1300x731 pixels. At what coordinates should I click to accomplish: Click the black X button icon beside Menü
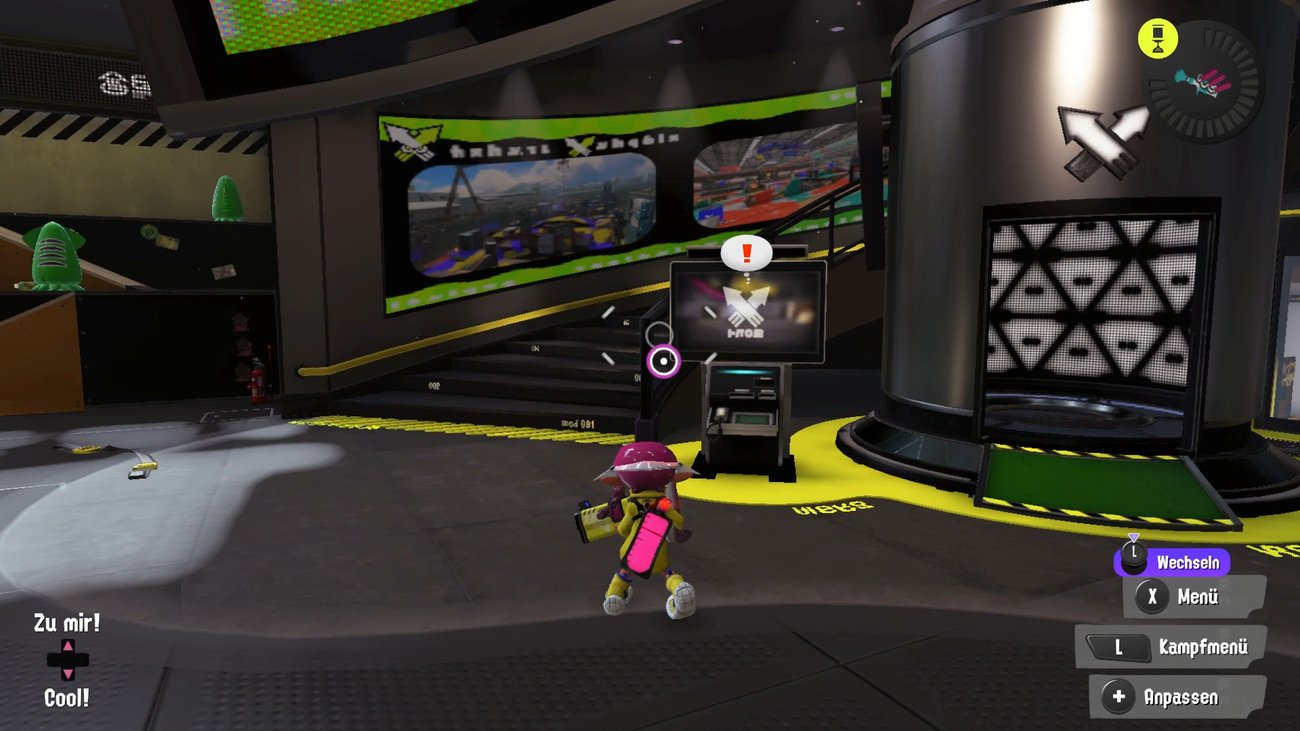click(x=1154, y=598)
